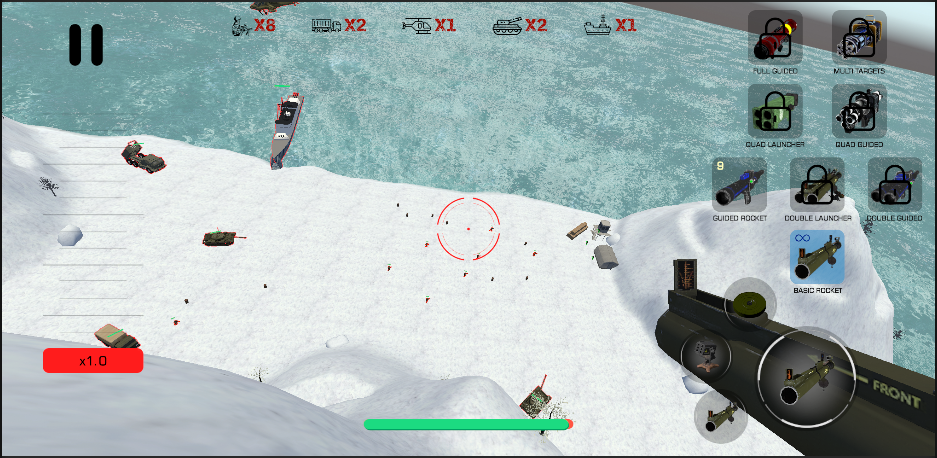Select the Basic Rocket weapon
The height and width of the screenshot is (458, 937).
[817, 257]
